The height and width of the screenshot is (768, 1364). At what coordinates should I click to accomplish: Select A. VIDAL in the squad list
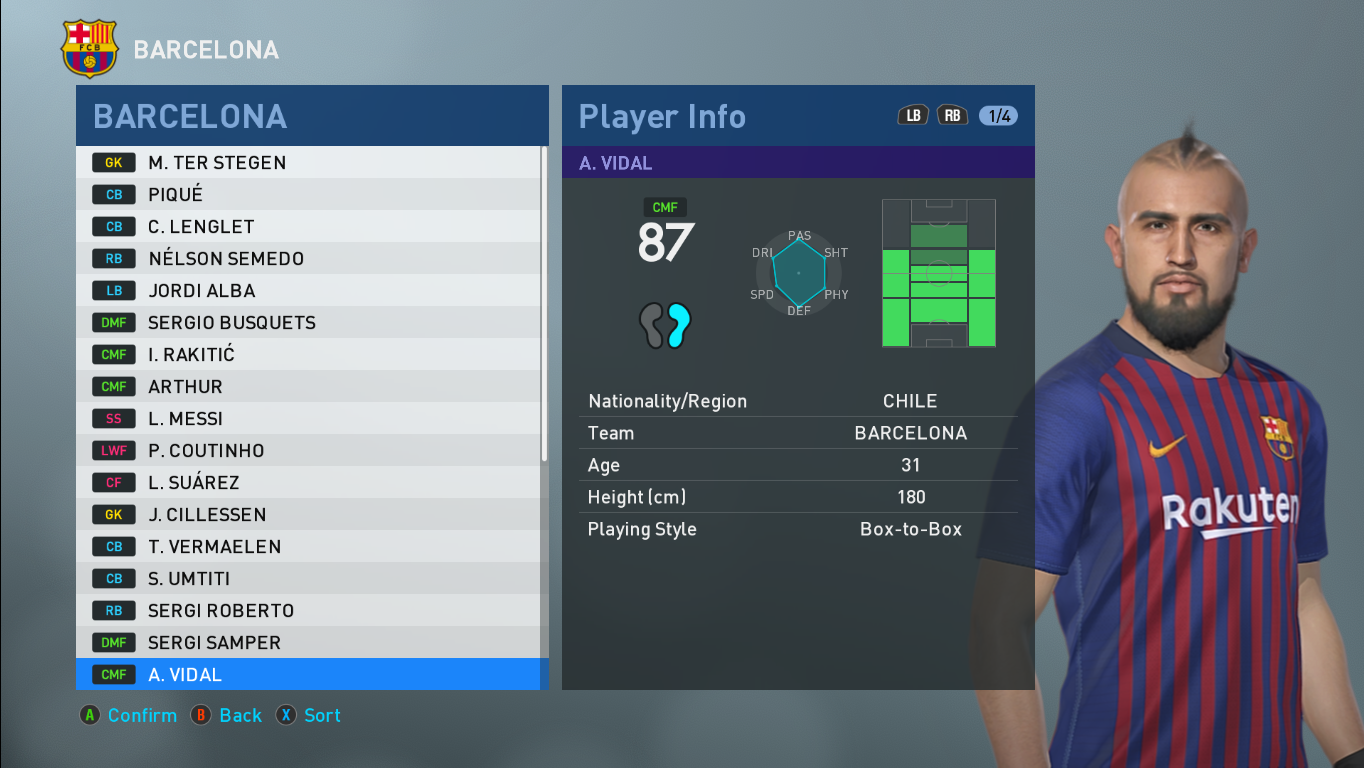point(250,674)
